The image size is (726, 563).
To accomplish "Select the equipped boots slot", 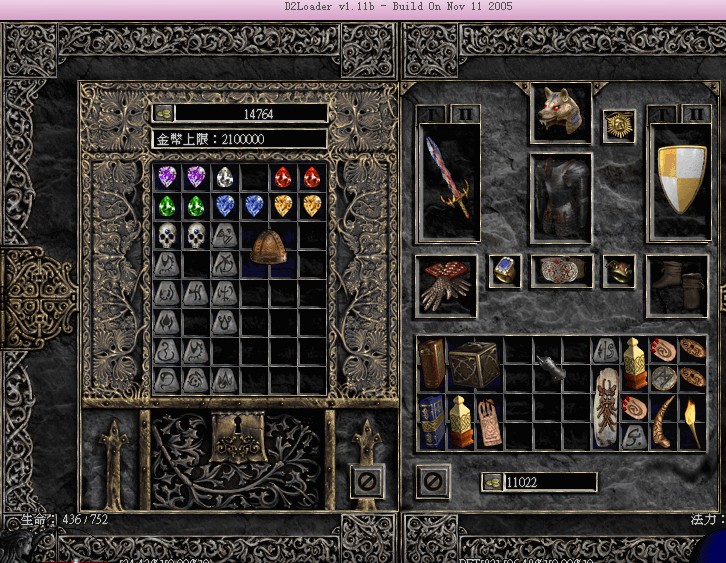I will 678,284.
